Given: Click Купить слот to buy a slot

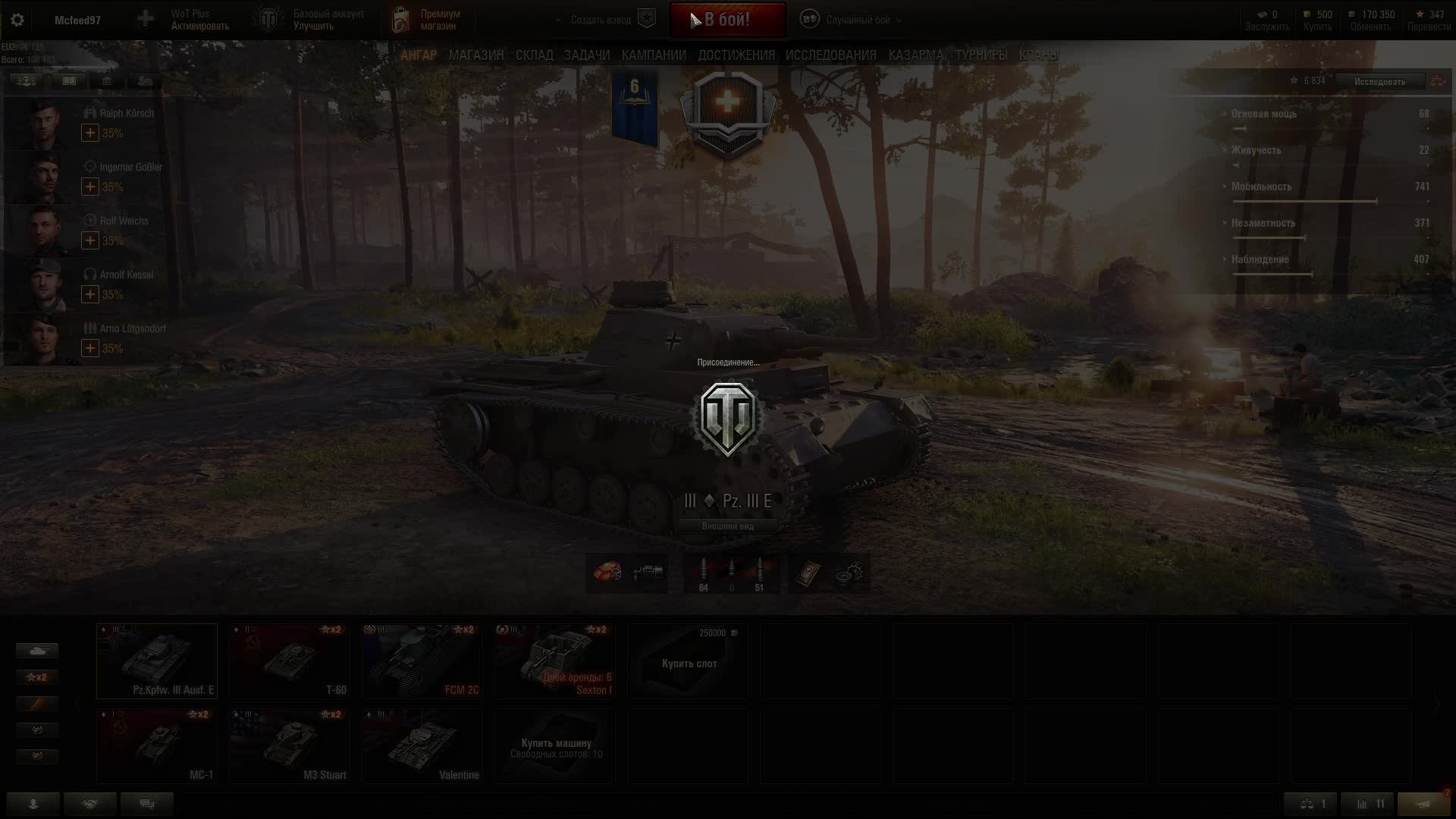Looking at the screenshot, I should pyautogui.click(x=689, y=664).
